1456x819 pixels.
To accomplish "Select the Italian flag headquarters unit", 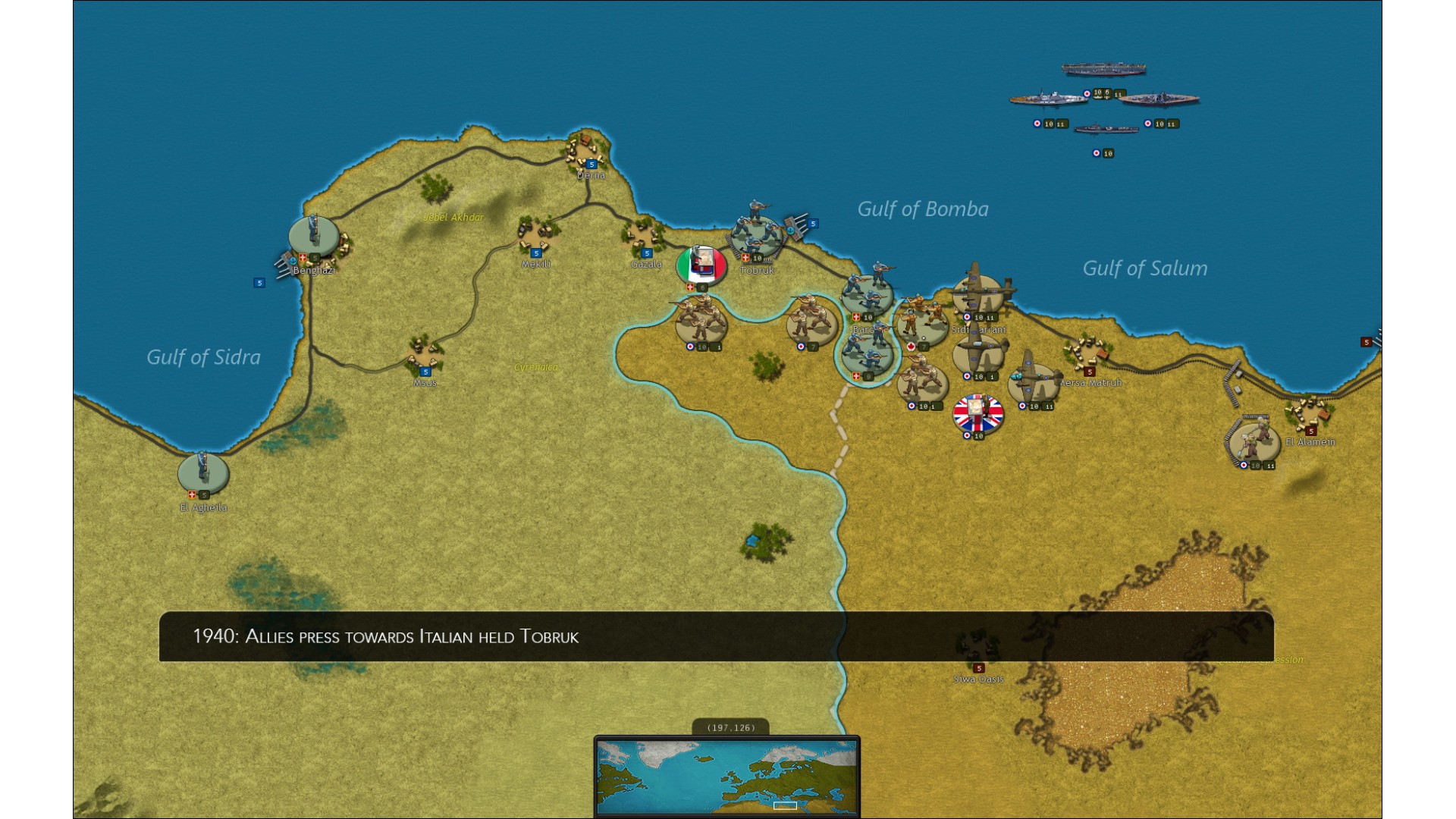I will (701, 265).
